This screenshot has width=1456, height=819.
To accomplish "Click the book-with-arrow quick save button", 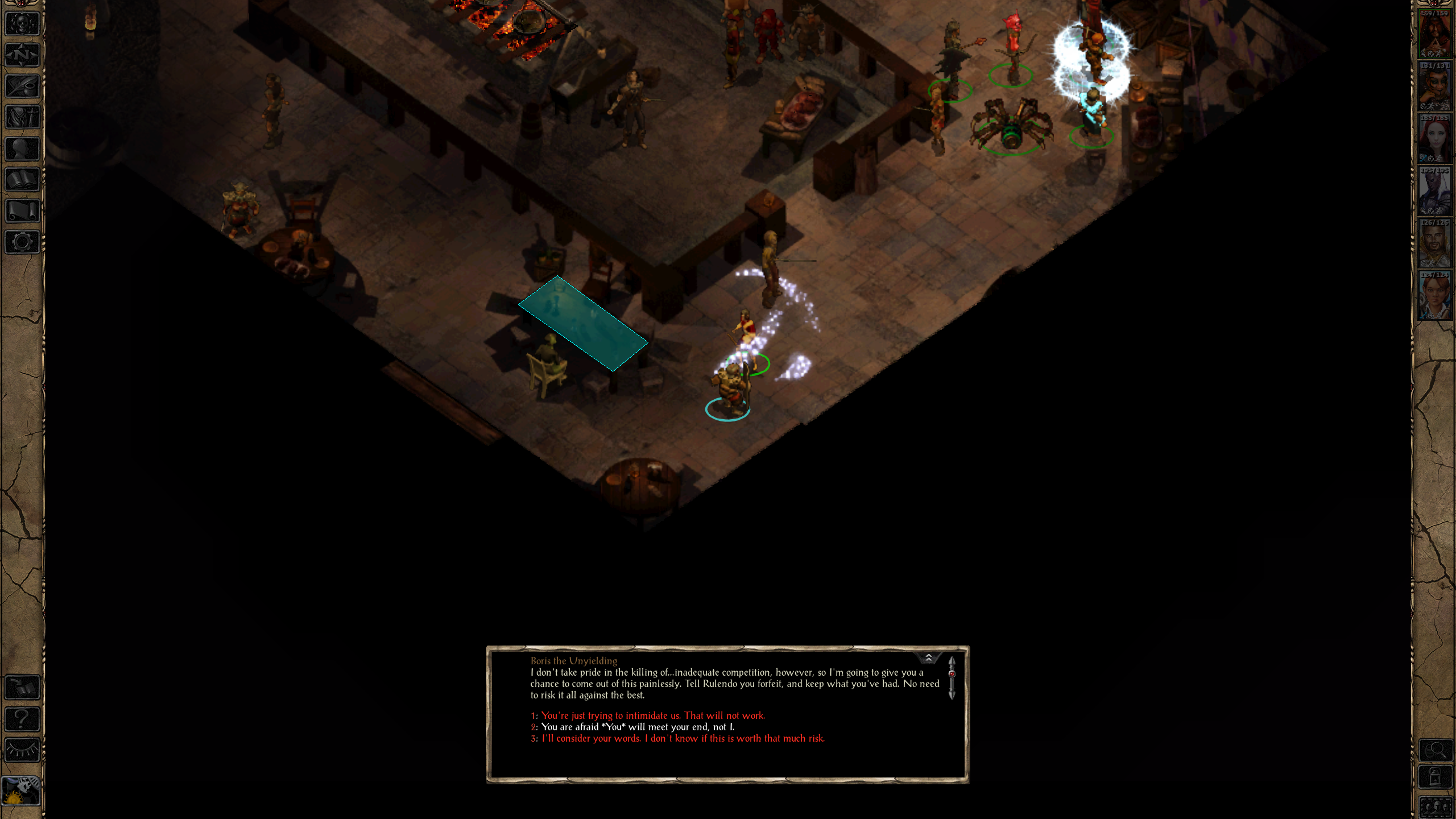I will coord(22,688).
